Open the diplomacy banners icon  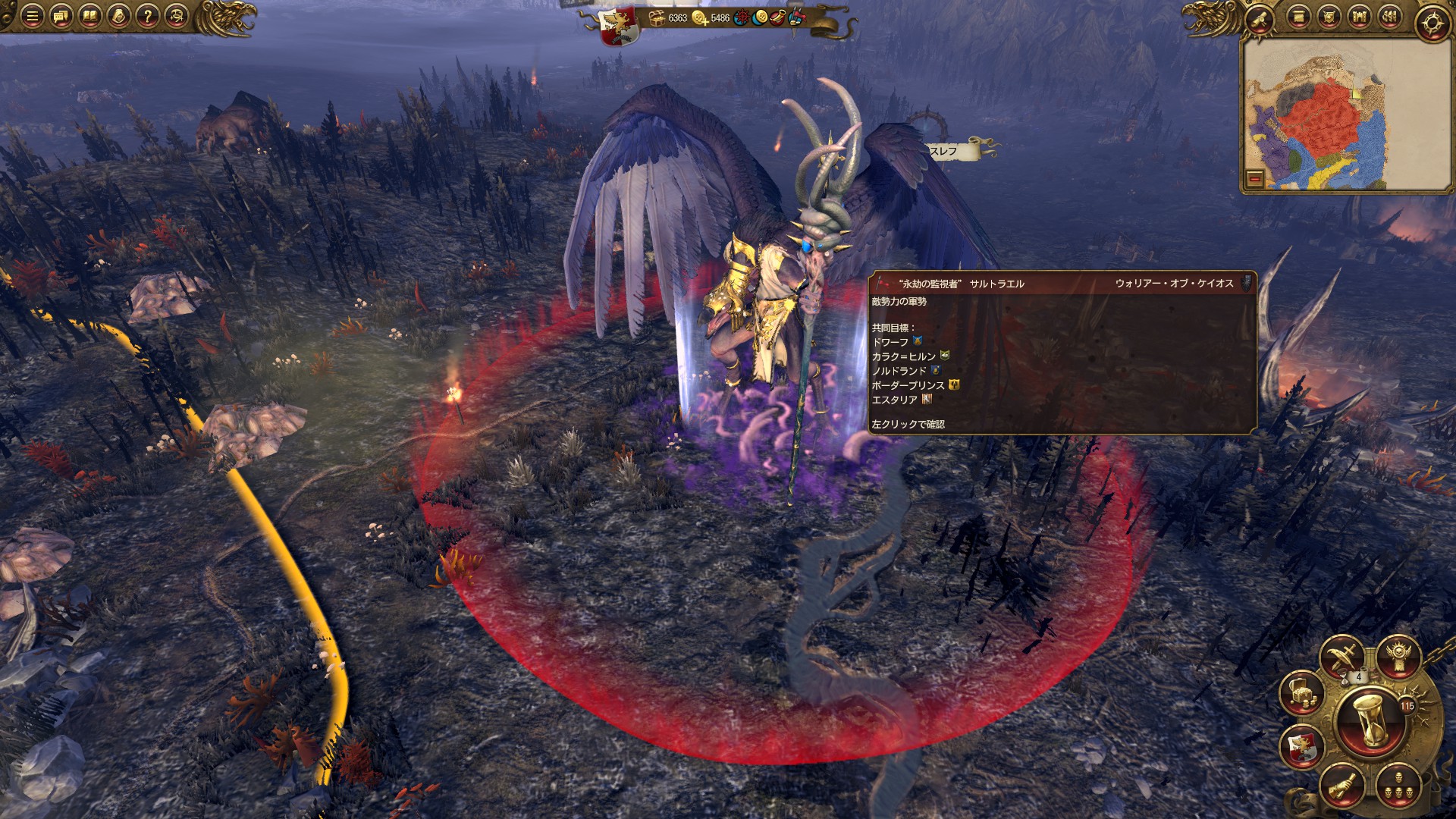tap(1390, 17)
